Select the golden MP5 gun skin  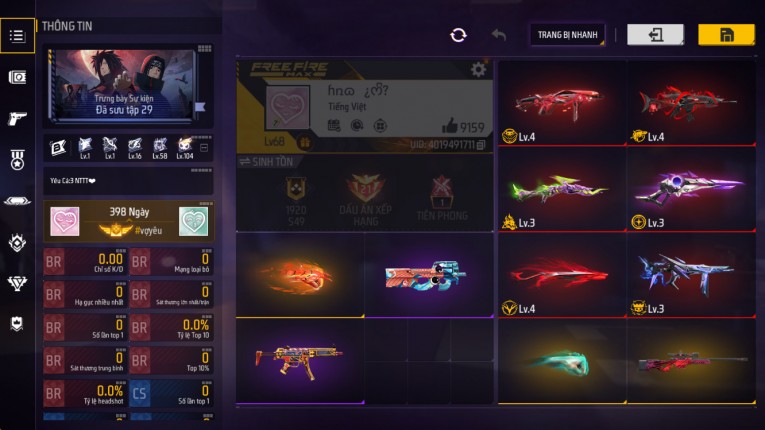(x=298, y=358)
